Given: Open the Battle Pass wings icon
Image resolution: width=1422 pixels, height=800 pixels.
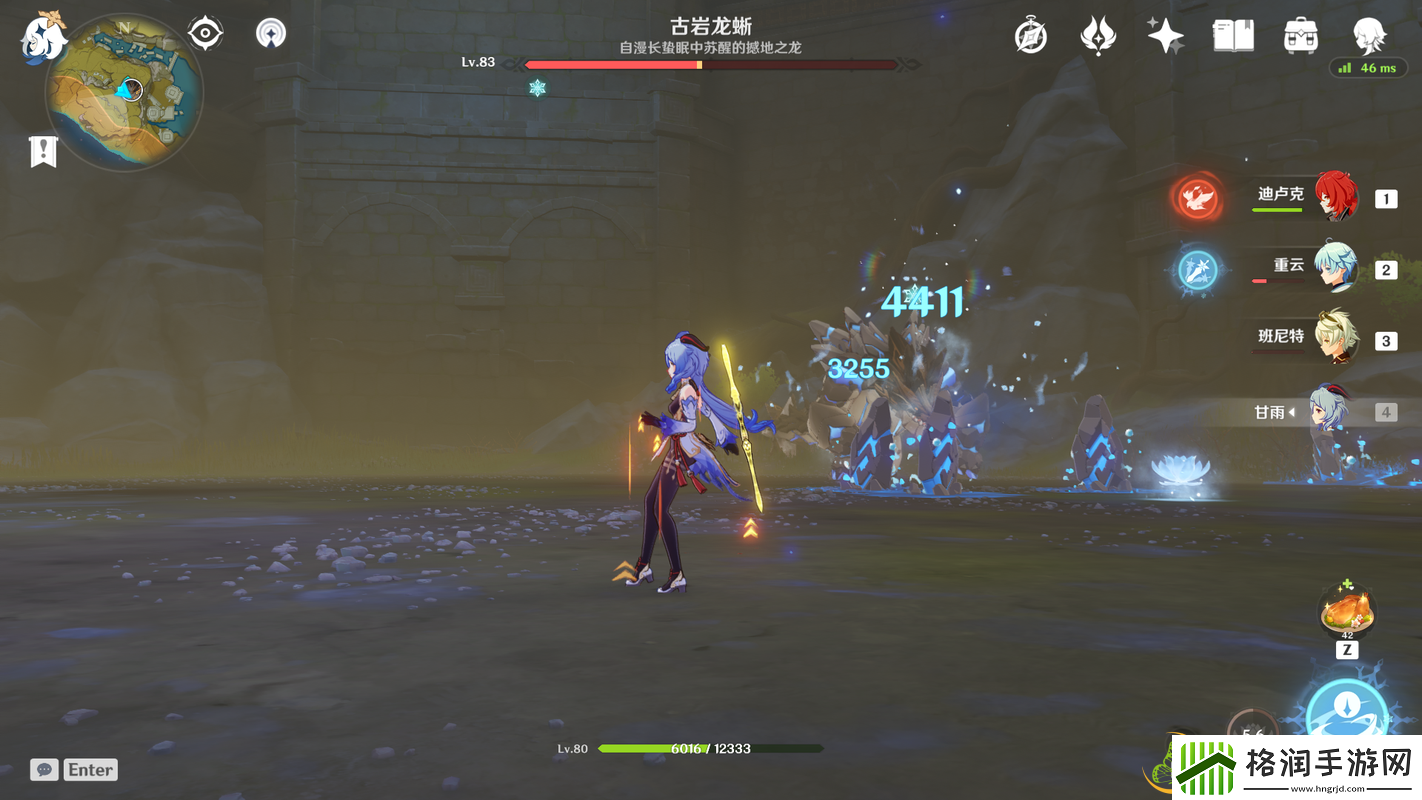Looking at the screenshot, I should [1097, 33].
